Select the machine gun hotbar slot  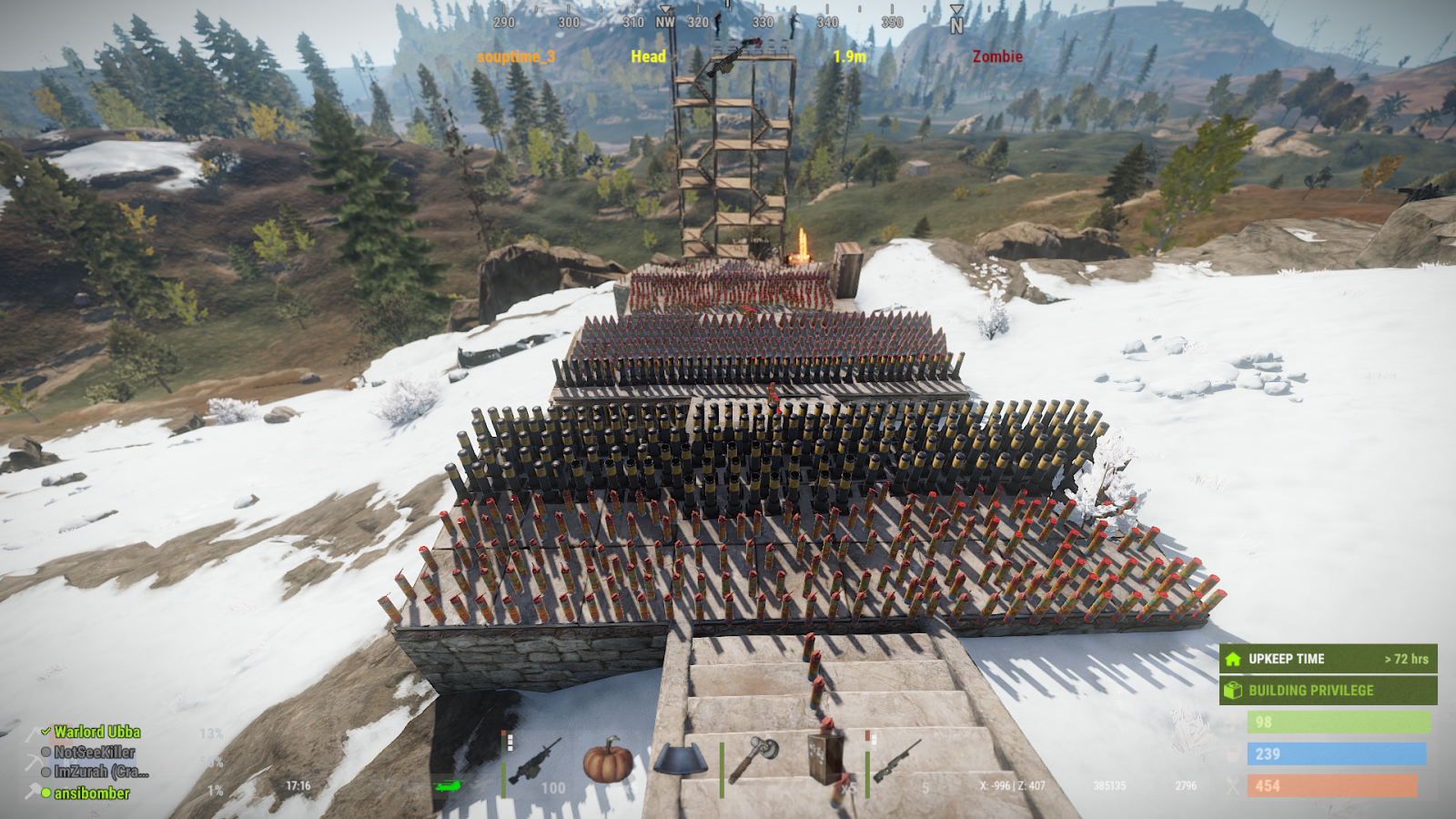point(535,762)
